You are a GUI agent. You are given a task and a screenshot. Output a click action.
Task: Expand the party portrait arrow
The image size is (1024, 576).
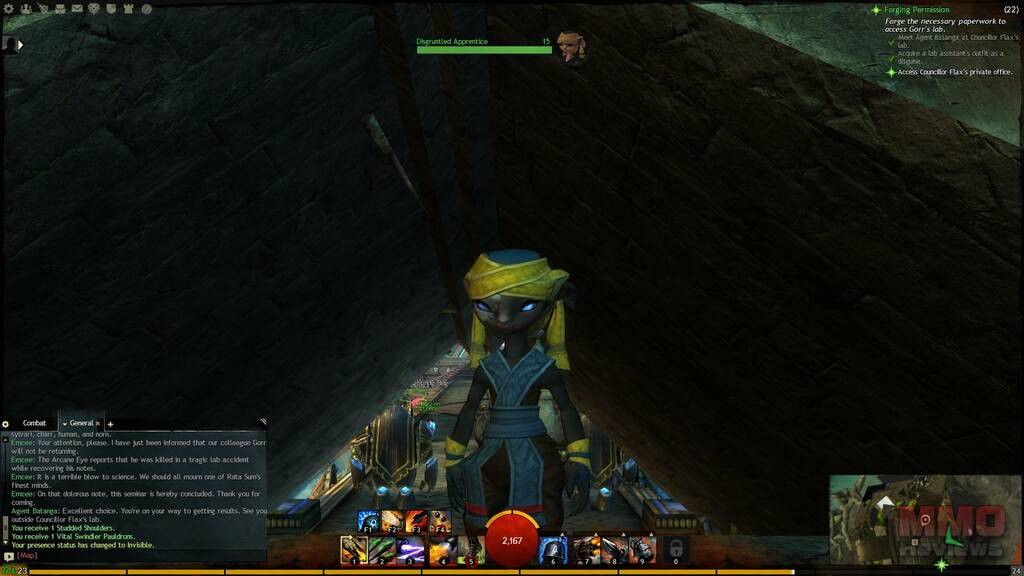pyautogui.click(x=20, y=44)
